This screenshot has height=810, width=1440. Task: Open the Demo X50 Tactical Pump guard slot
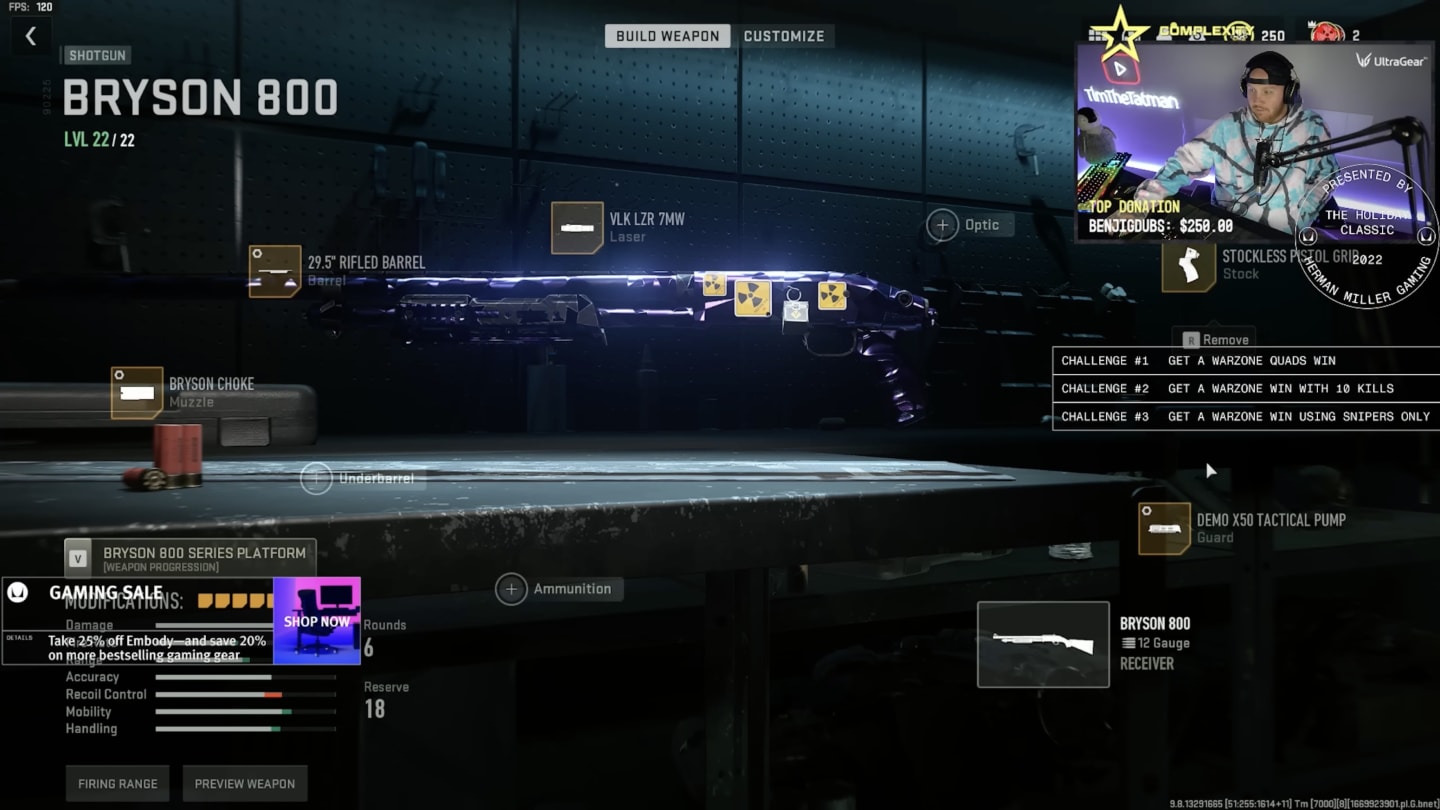(1164, 528)
